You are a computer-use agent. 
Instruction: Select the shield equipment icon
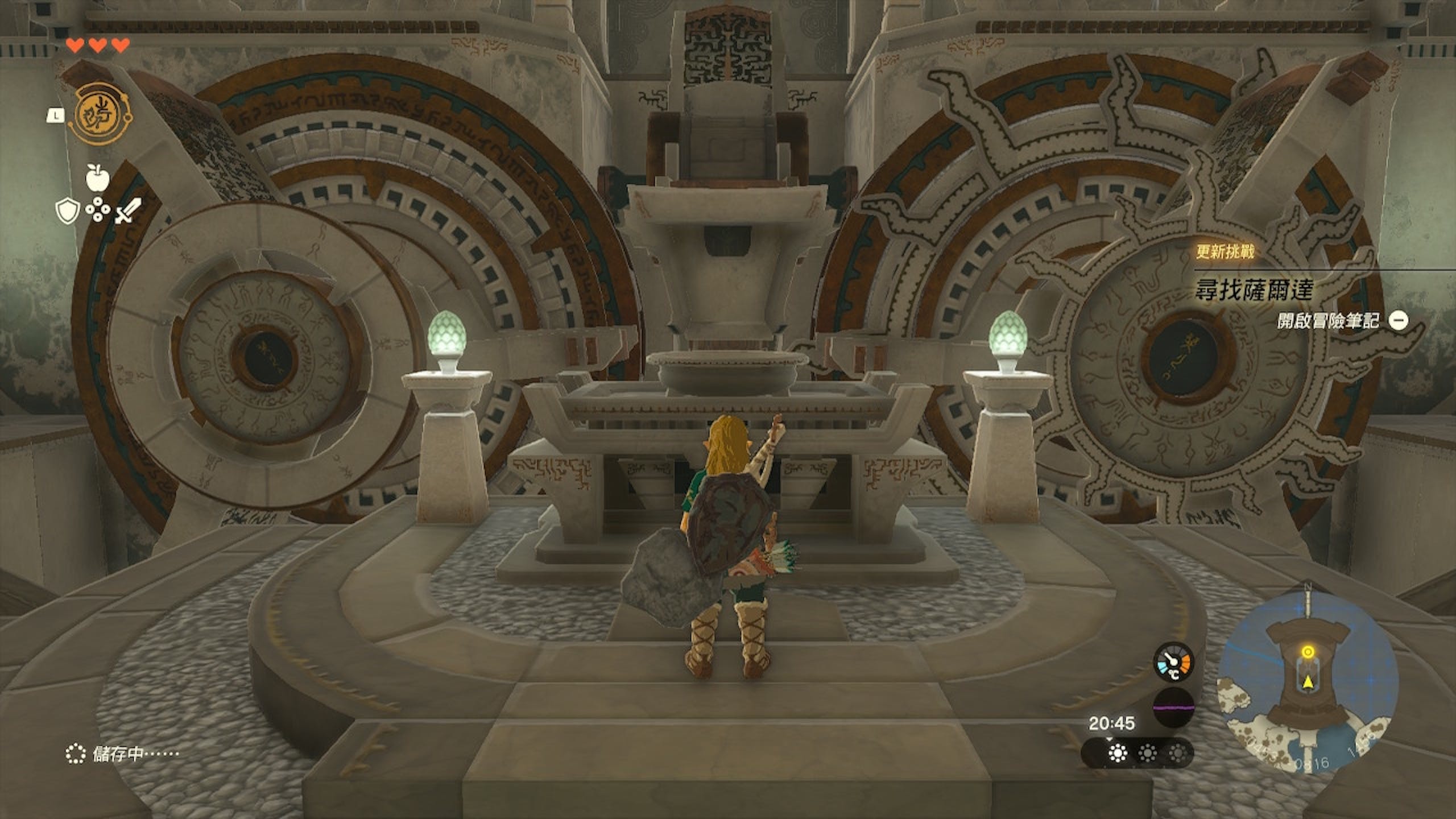(66, 212)
